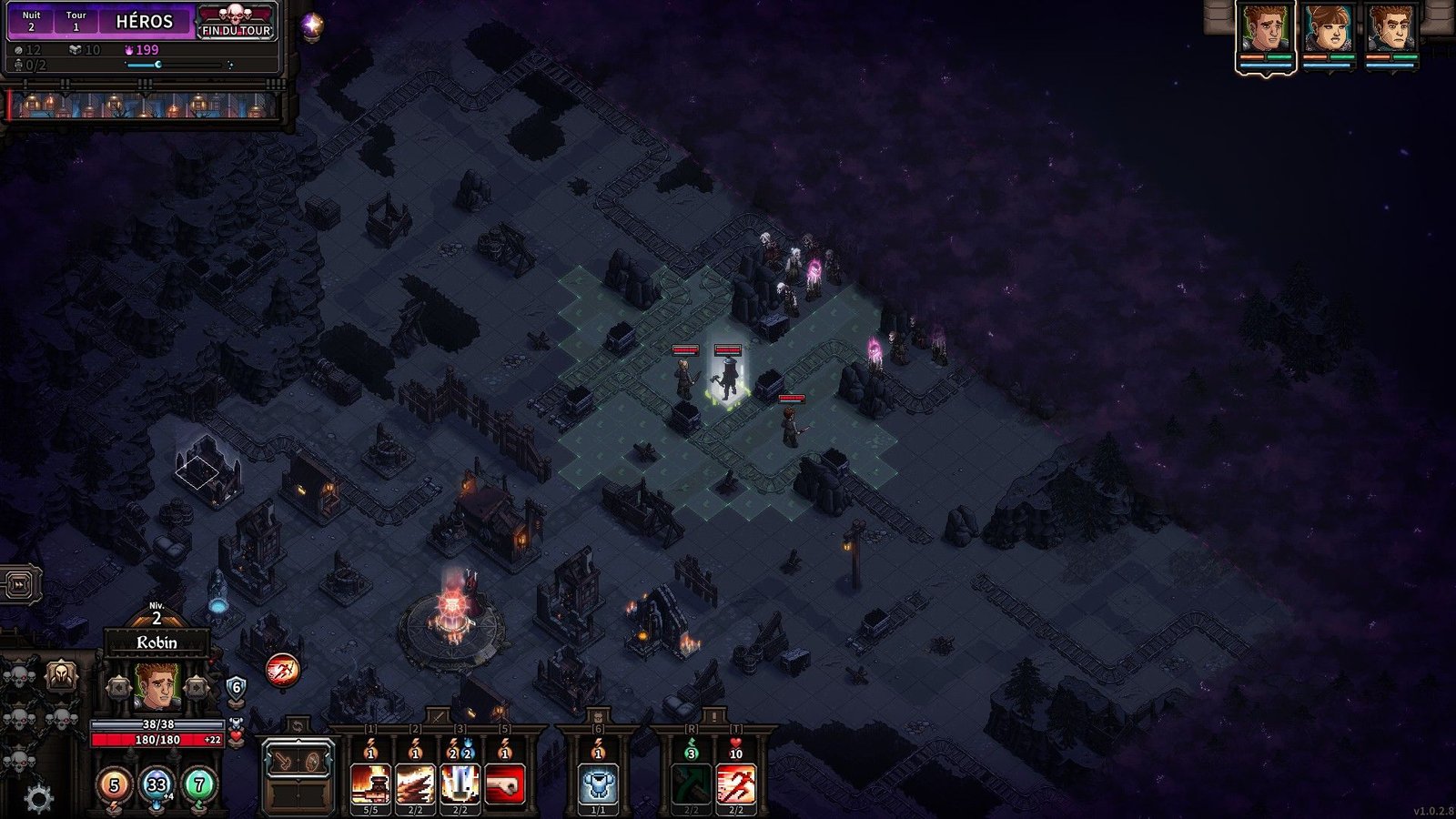Select the scarred hero portrait
1456x819 pixels.
coord(1390,31)
